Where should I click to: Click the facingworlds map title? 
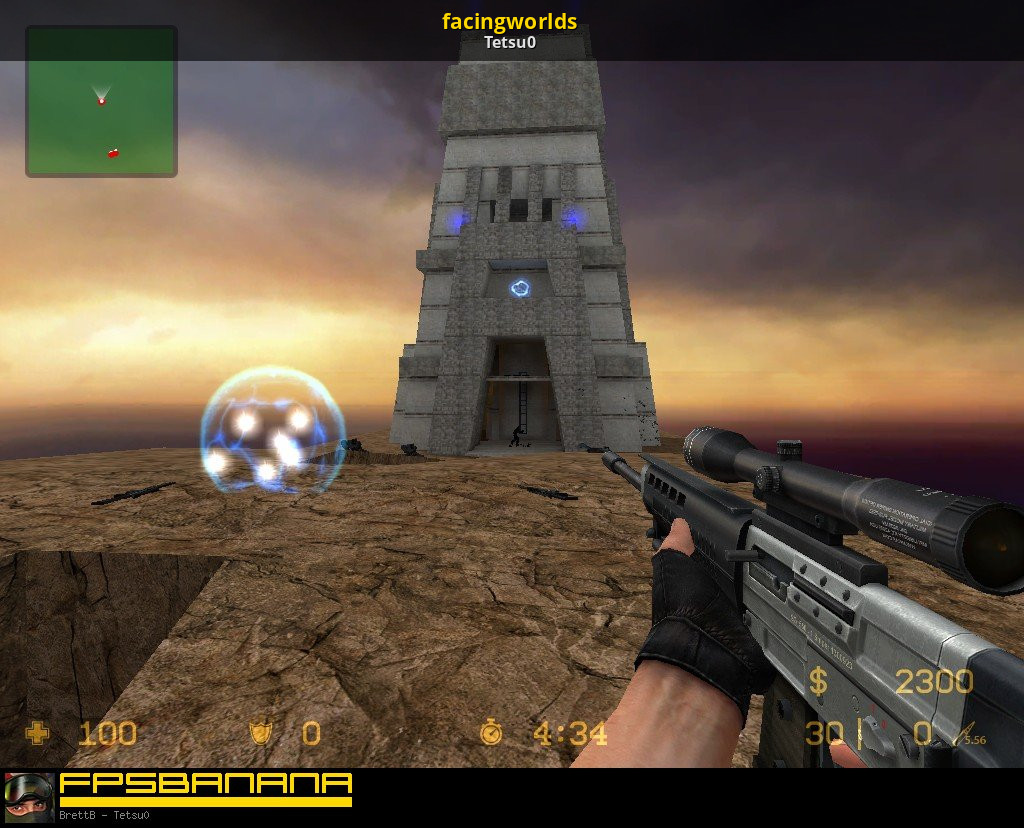[510, 22]
